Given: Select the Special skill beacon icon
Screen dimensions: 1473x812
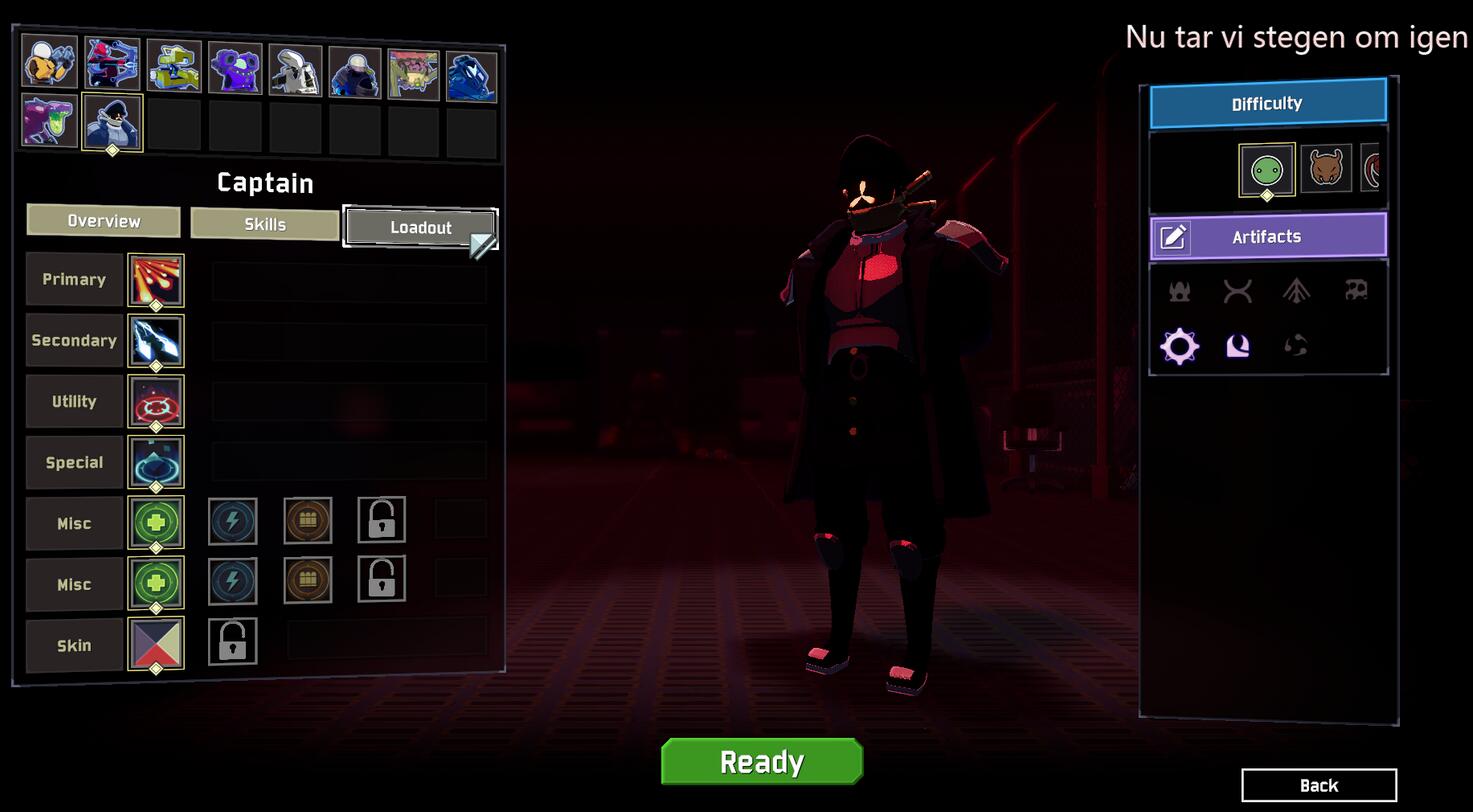Looking at the screenshot, I should tap(156, 462).
